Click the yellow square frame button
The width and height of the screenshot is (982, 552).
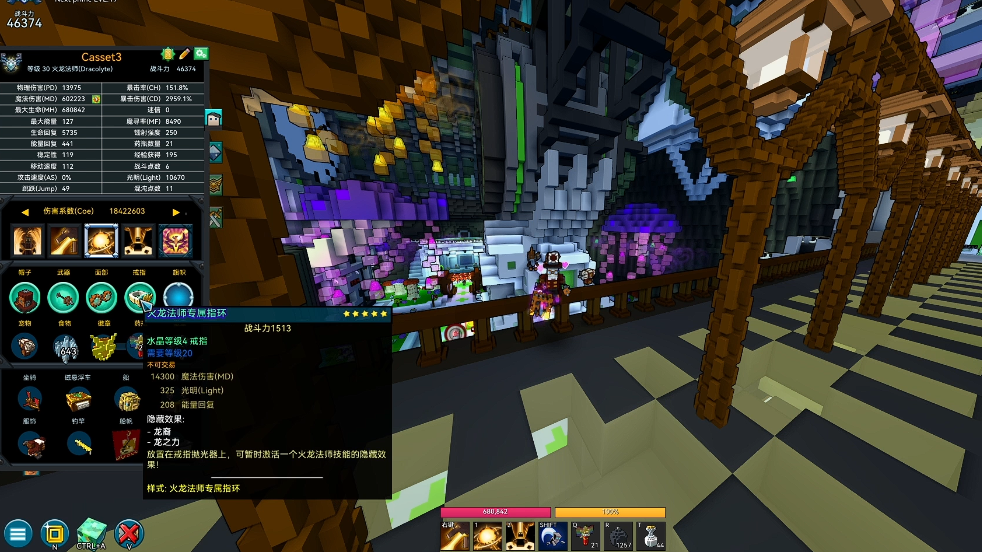coord(55,532)
